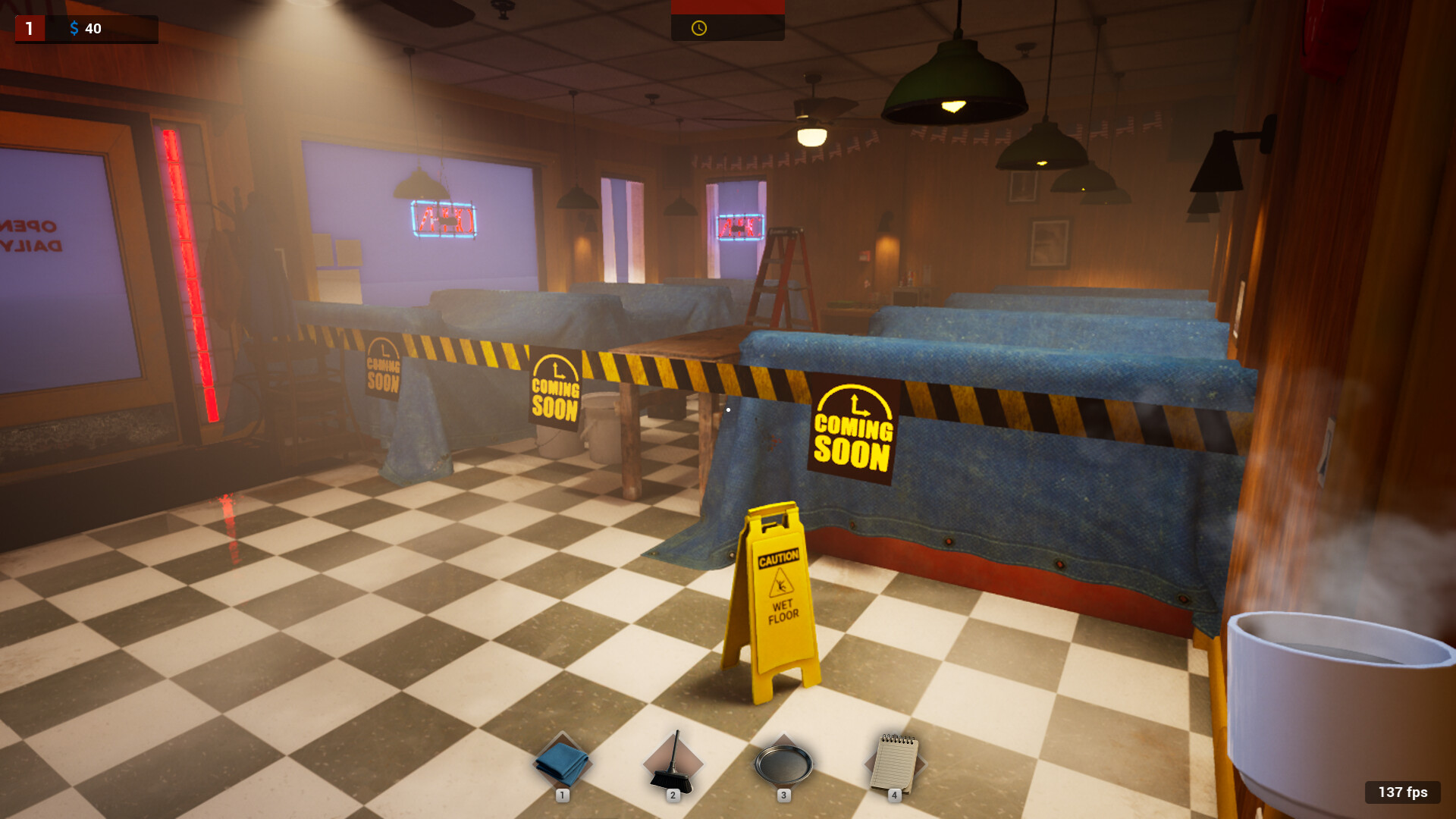The image size is (1456, 819).
Task: Select the serving tray in hotbar slot 3
Action: point(783,764)
